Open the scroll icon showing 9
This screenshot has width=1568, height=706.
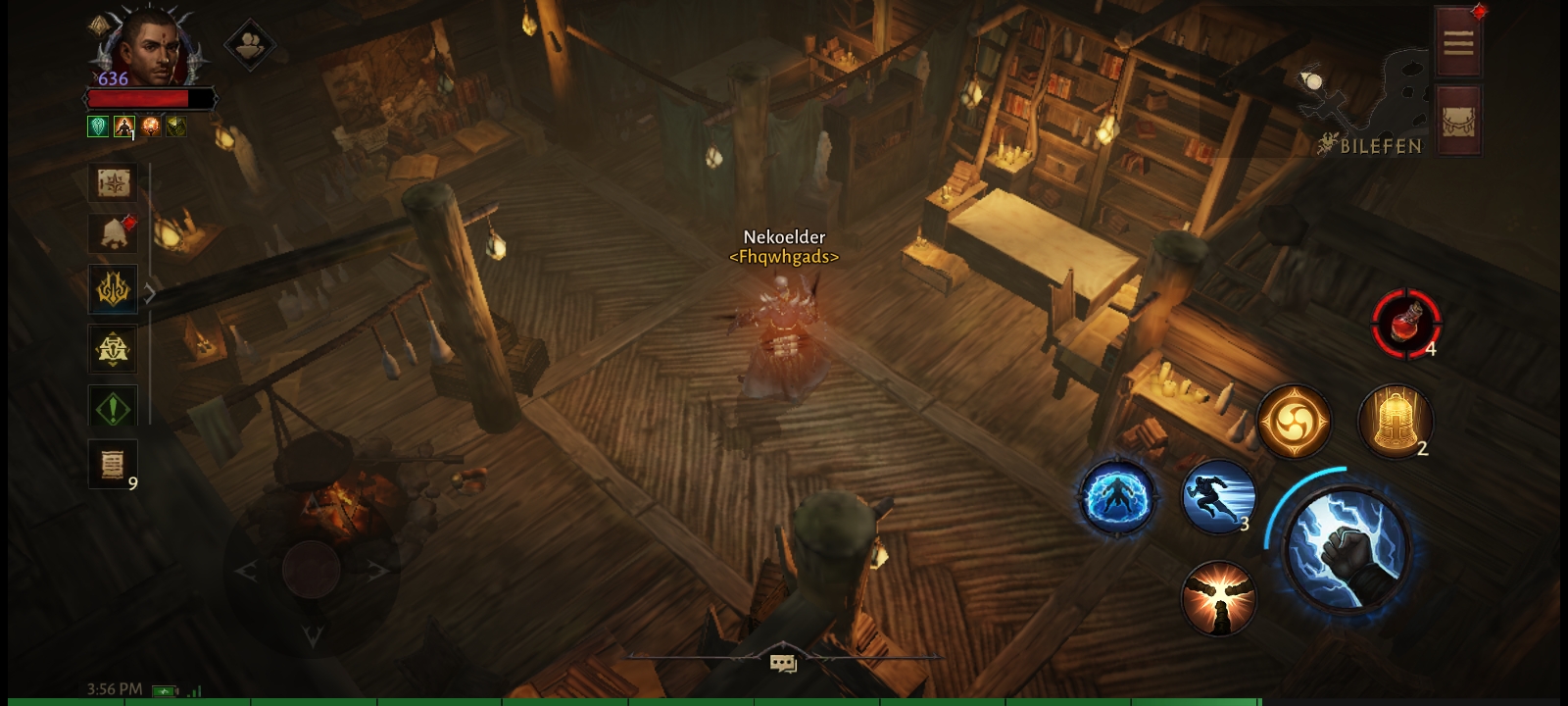click(x=113, y=464)
